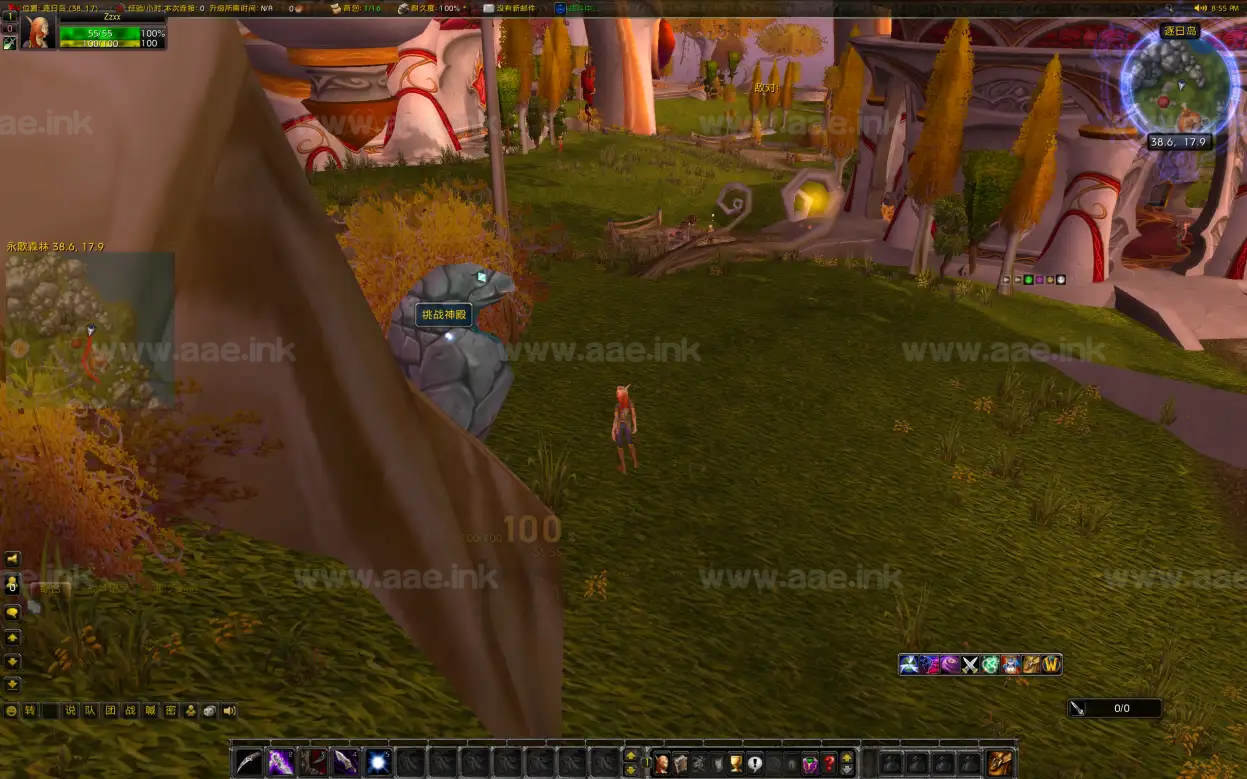Viewport: 1247px width, 779px height.
Task: Select the raid channel button 团
Action: (x=110, y=711)
